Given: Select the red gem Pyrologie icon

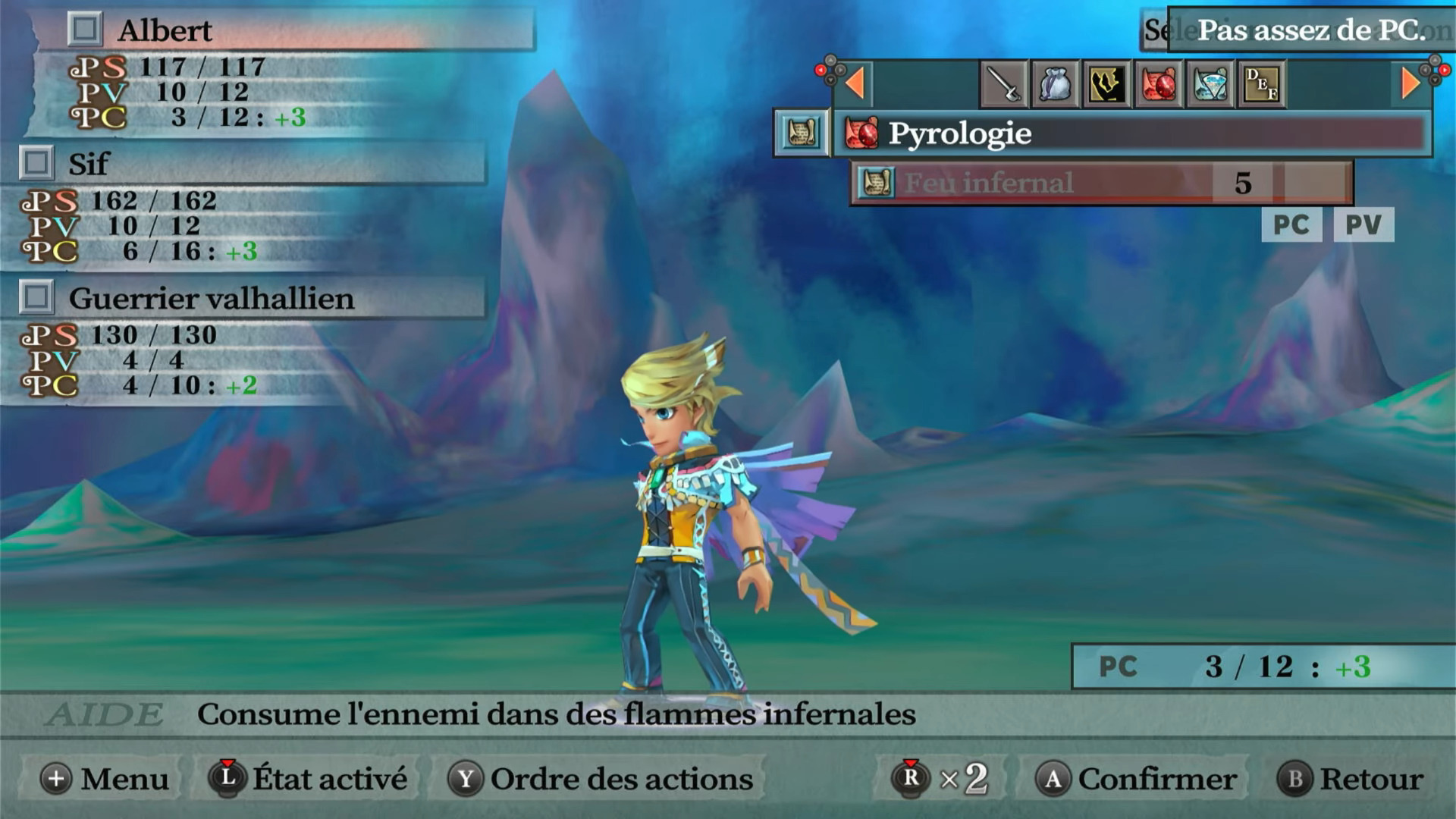Looking at the screenshot, I should pos(1158,84).
